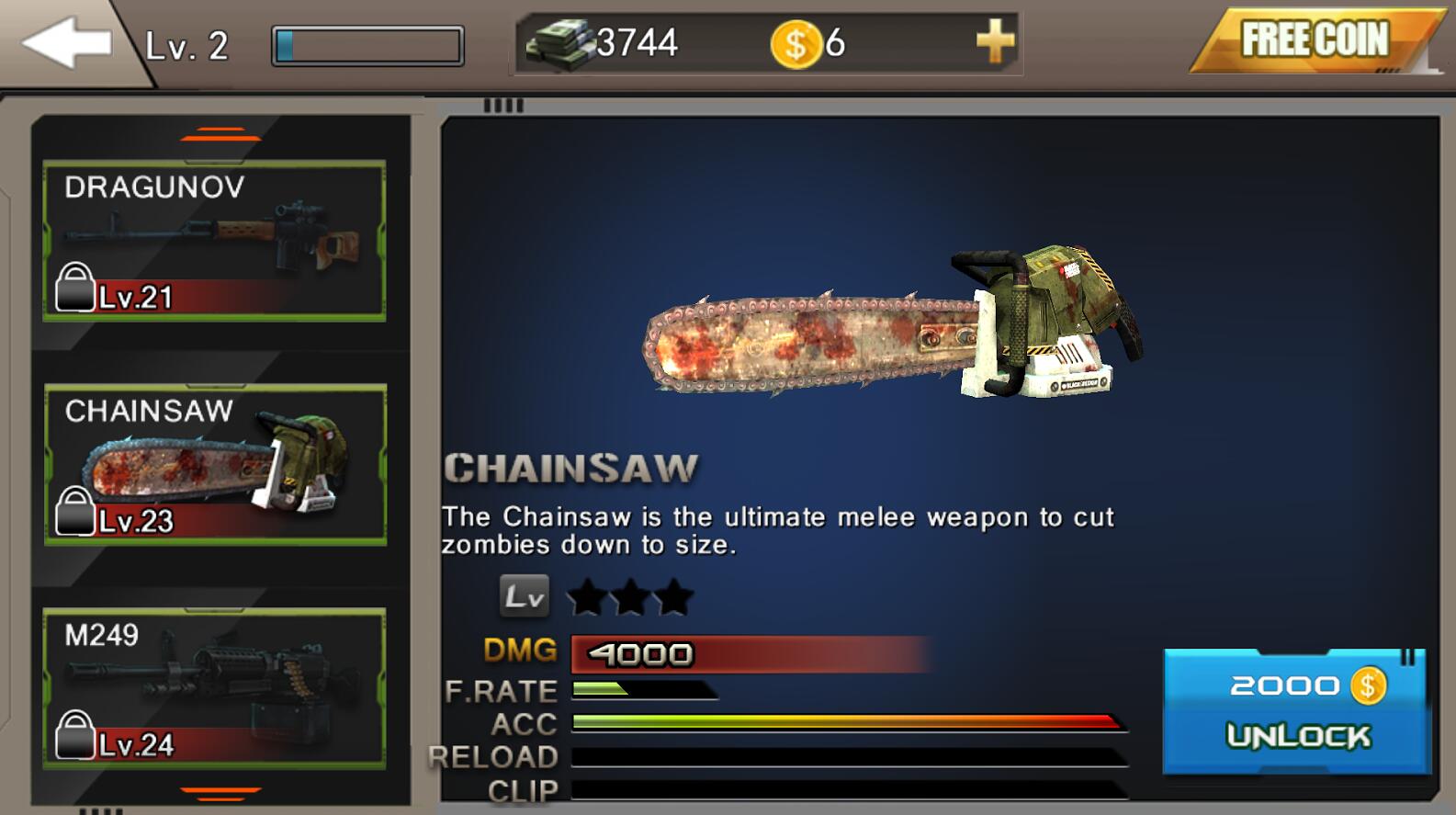Add more currency with the plus button
The image size is (1456, 815).
pyautogui.click(x=995, y=42)
